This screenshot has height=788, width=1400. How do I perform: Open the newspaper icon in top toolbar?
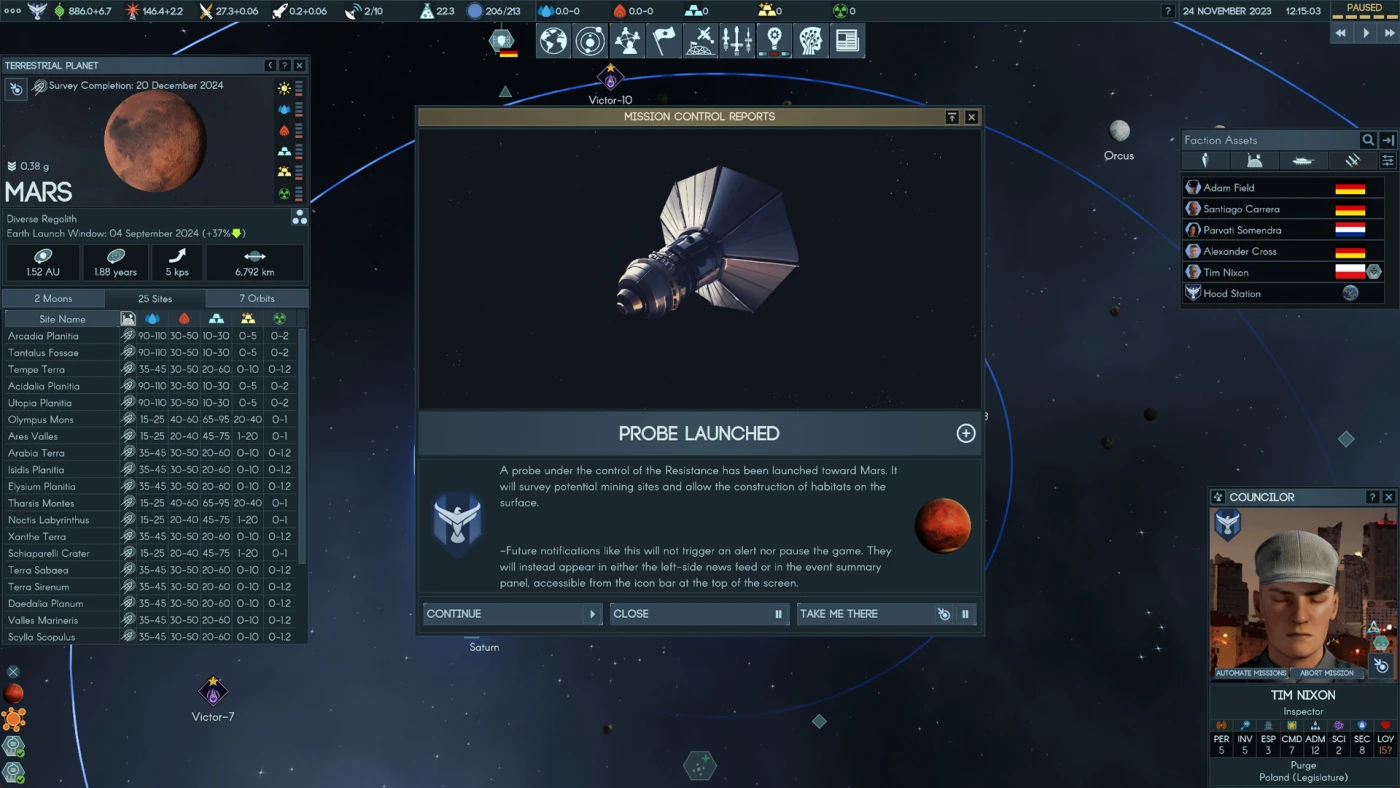(x=847, y=41)
